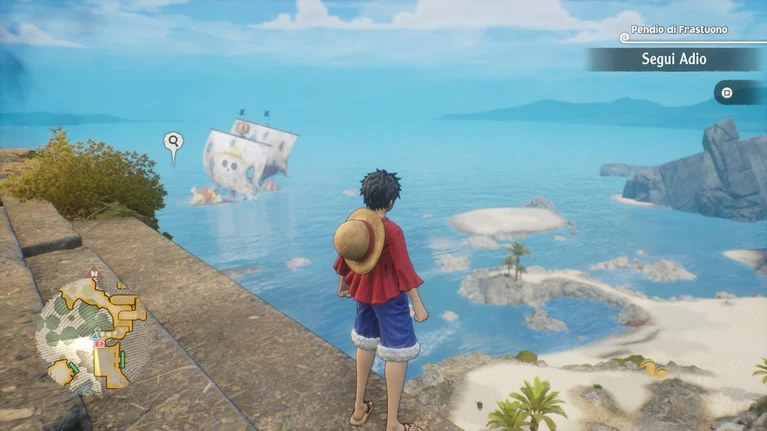Screen dimensions: 767x431
Task: Select the Segui Adio objective tracker
Action: tap(673, 60)
